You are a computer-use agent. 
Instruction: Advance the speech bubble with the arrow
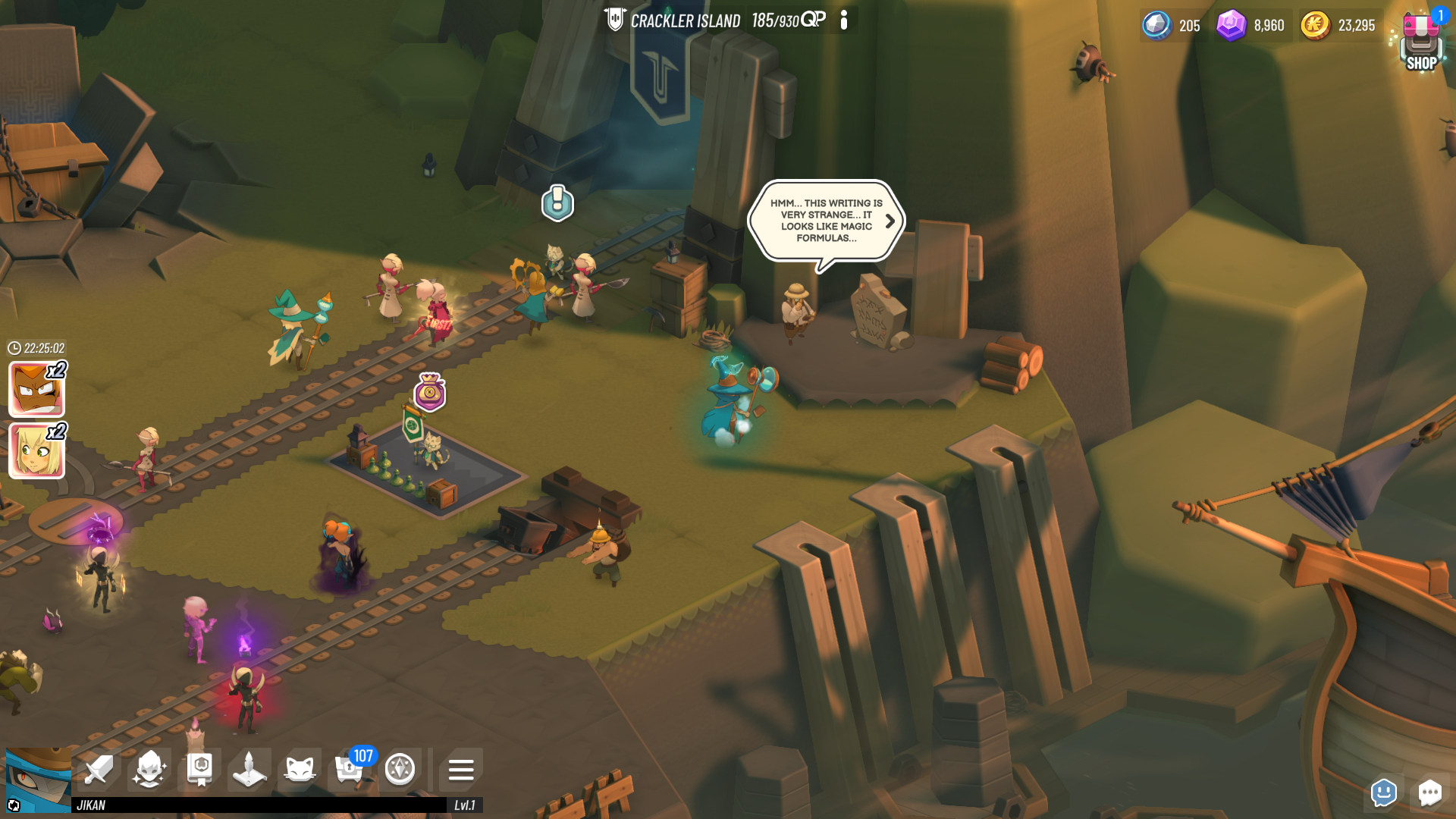pos(890,221)
